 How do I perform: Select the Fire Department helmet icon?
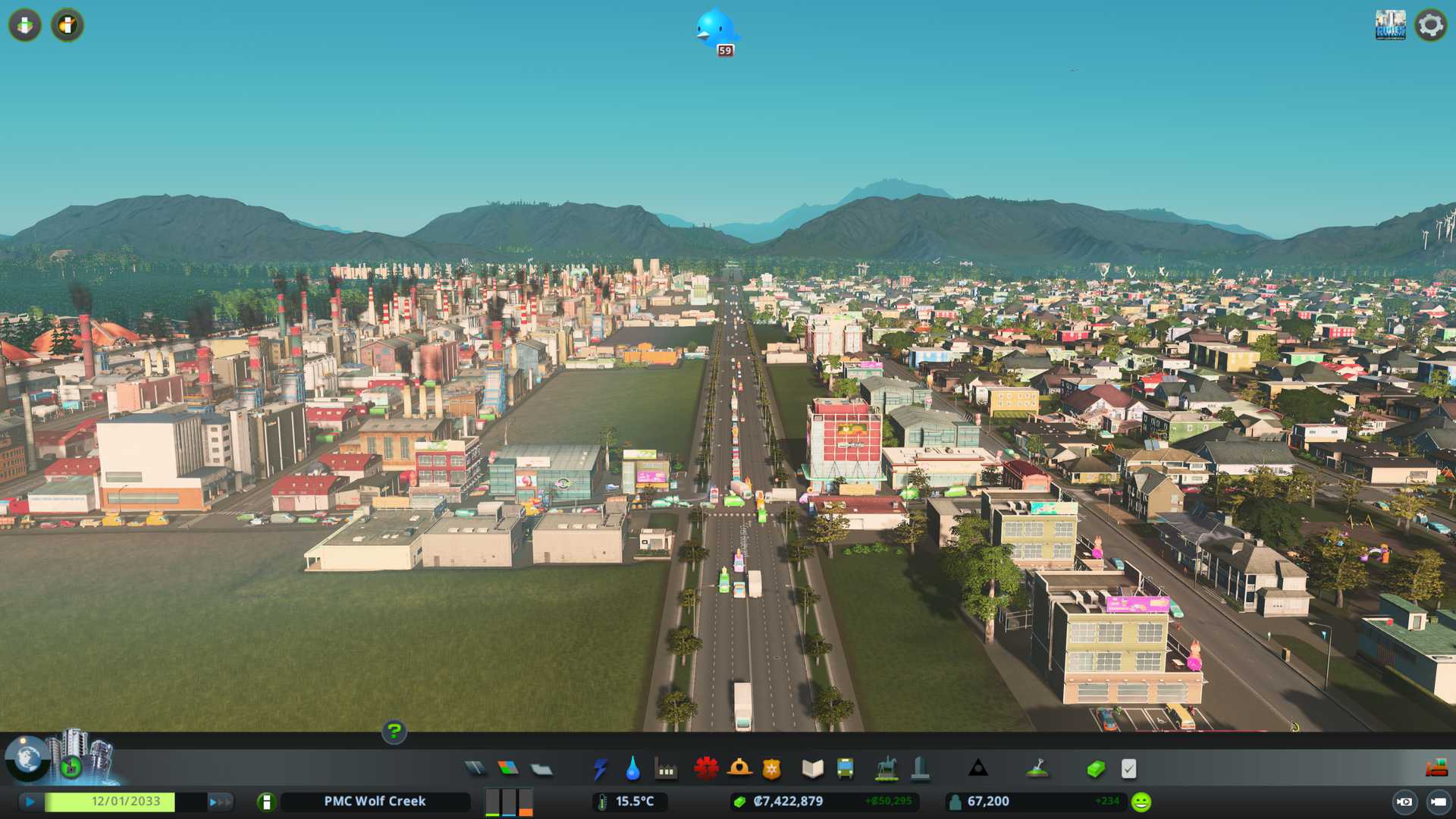[739, 769]
